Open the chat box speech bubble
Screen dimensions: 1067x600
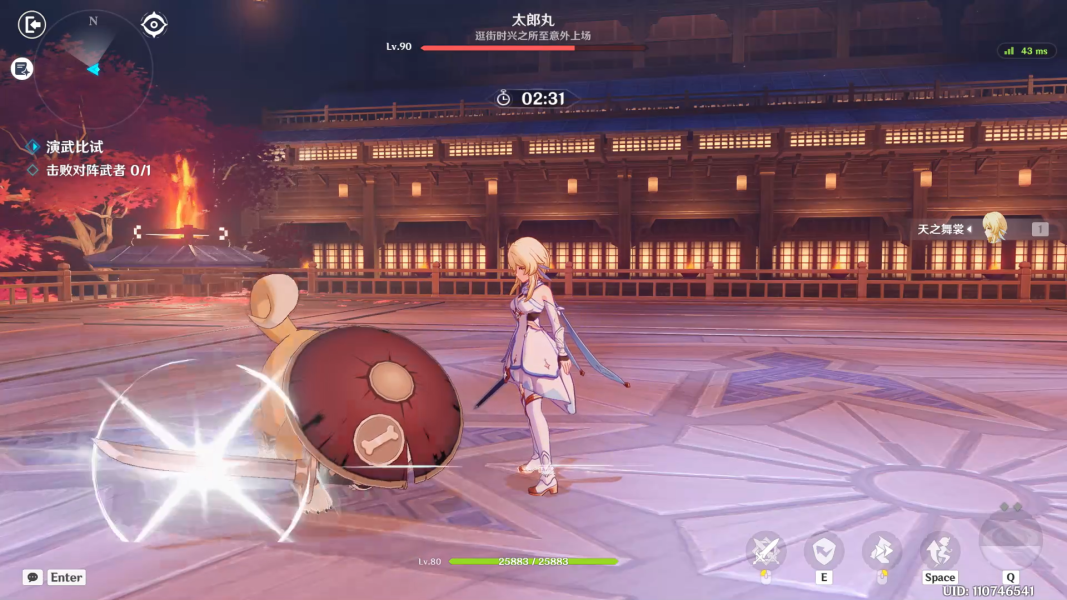33,578
